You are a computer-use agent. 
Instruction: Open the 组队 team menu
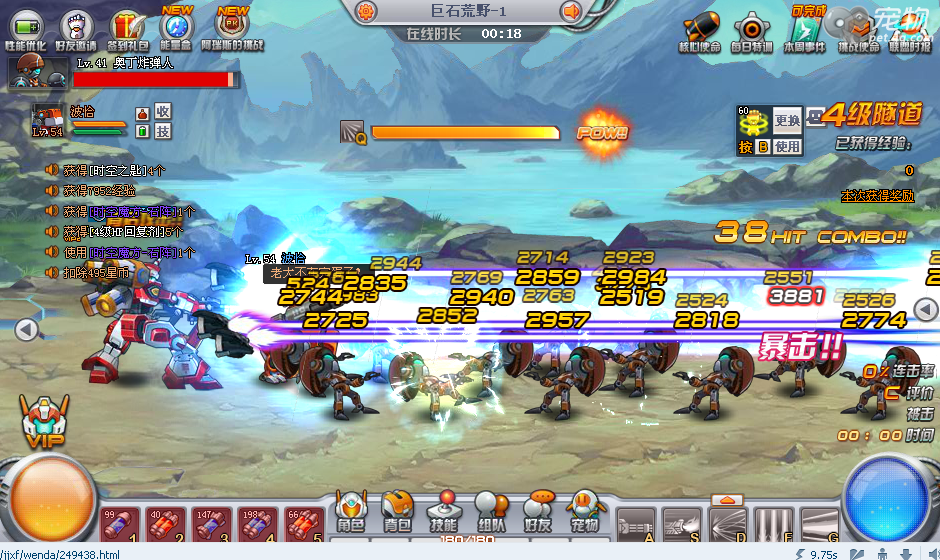(x=490, y=511)
